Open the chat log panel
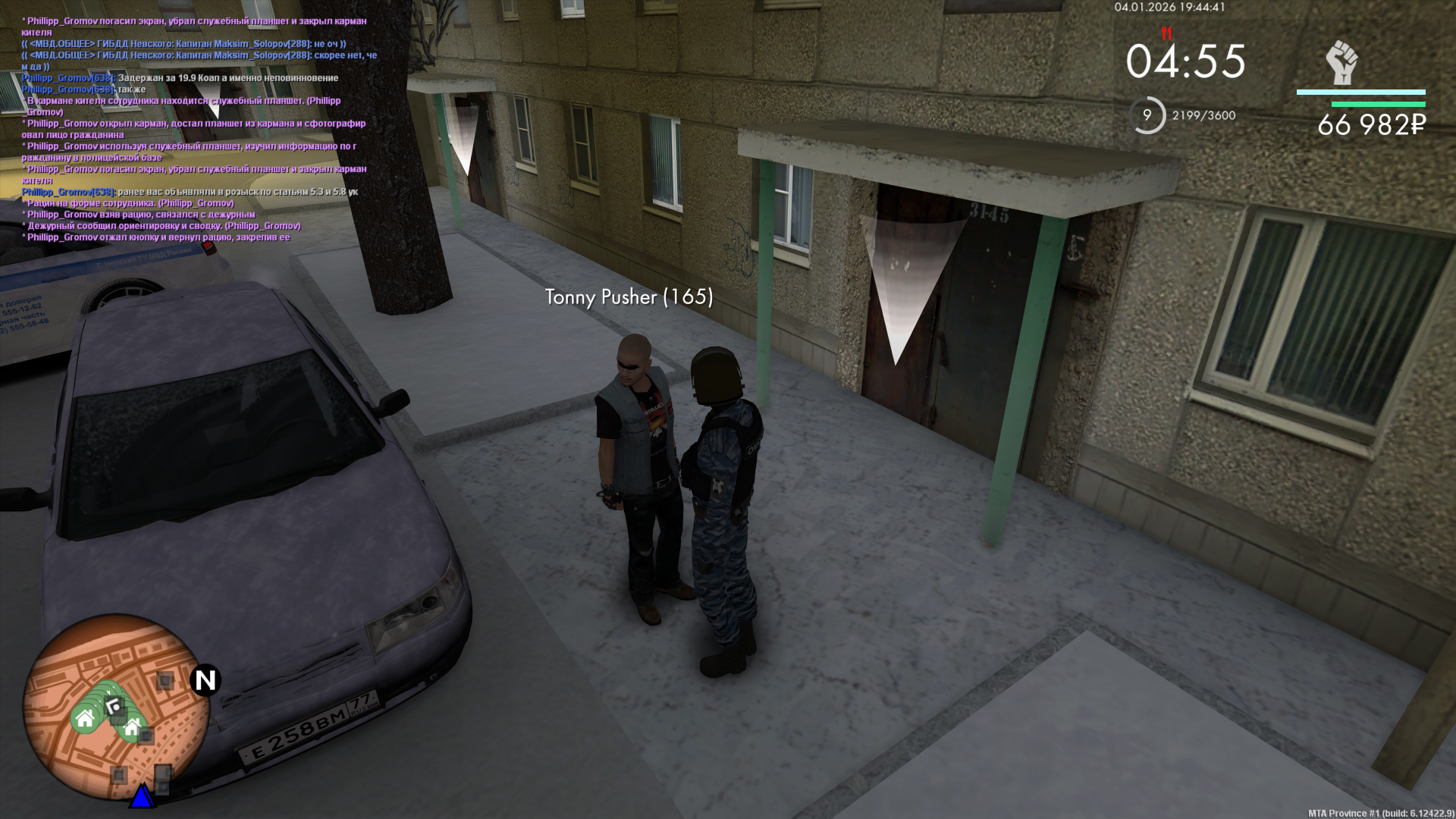 pyautogui.click(x=197, y=129)
